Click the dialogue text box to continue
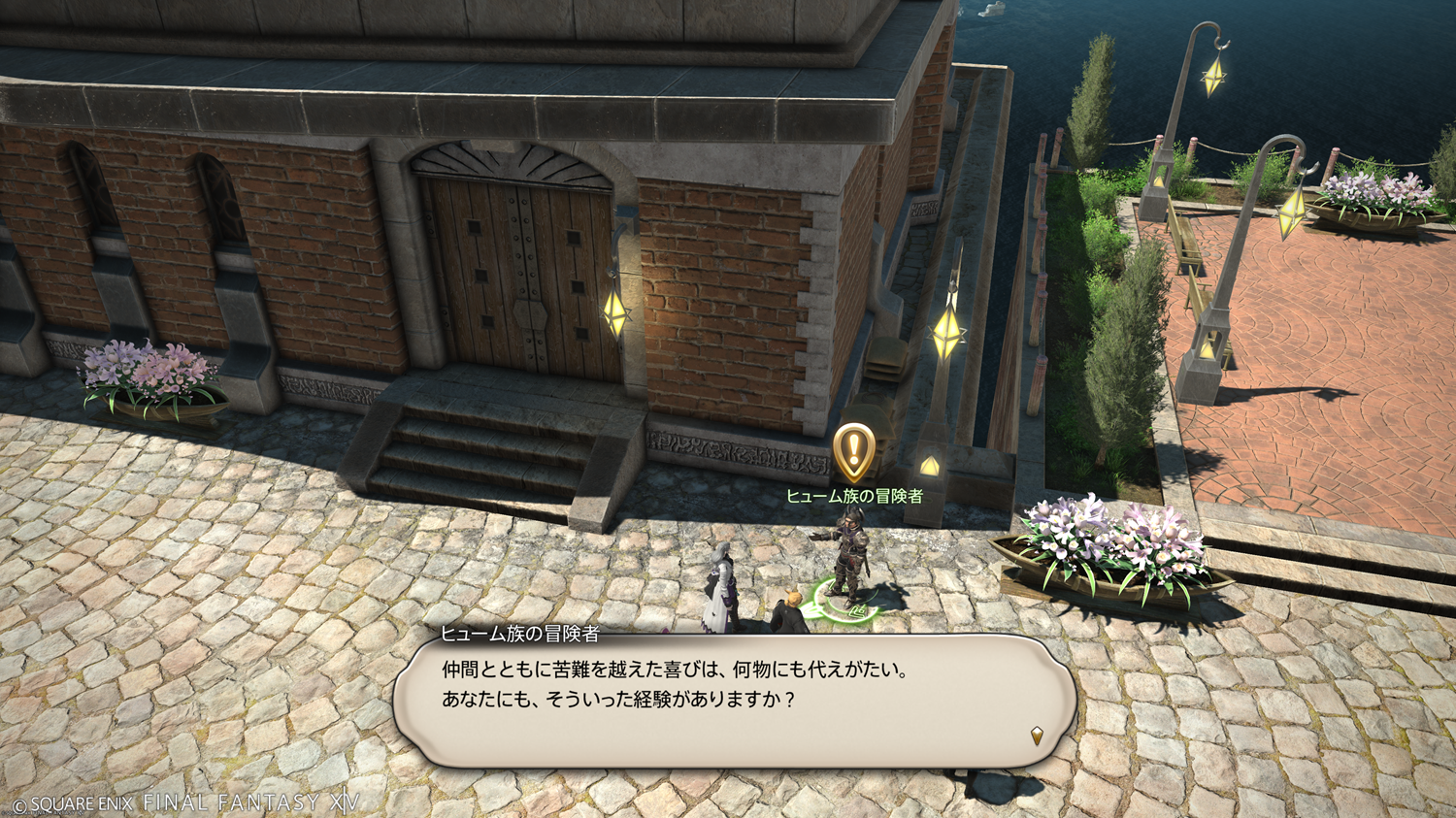This screenshot has width=1456, height=818. coord(734,701)
